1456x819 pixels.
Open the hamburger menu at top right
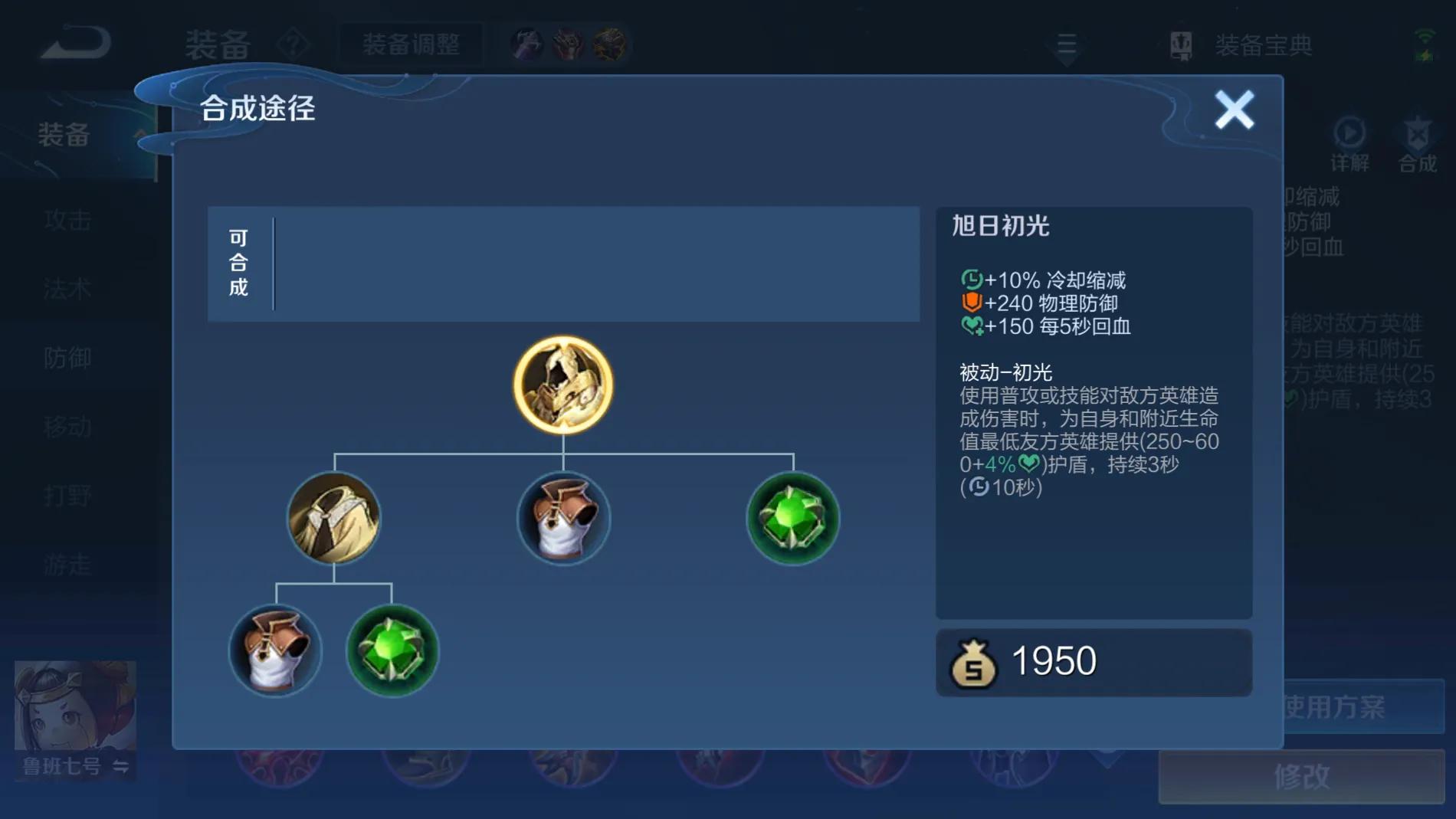point(1067,44)
